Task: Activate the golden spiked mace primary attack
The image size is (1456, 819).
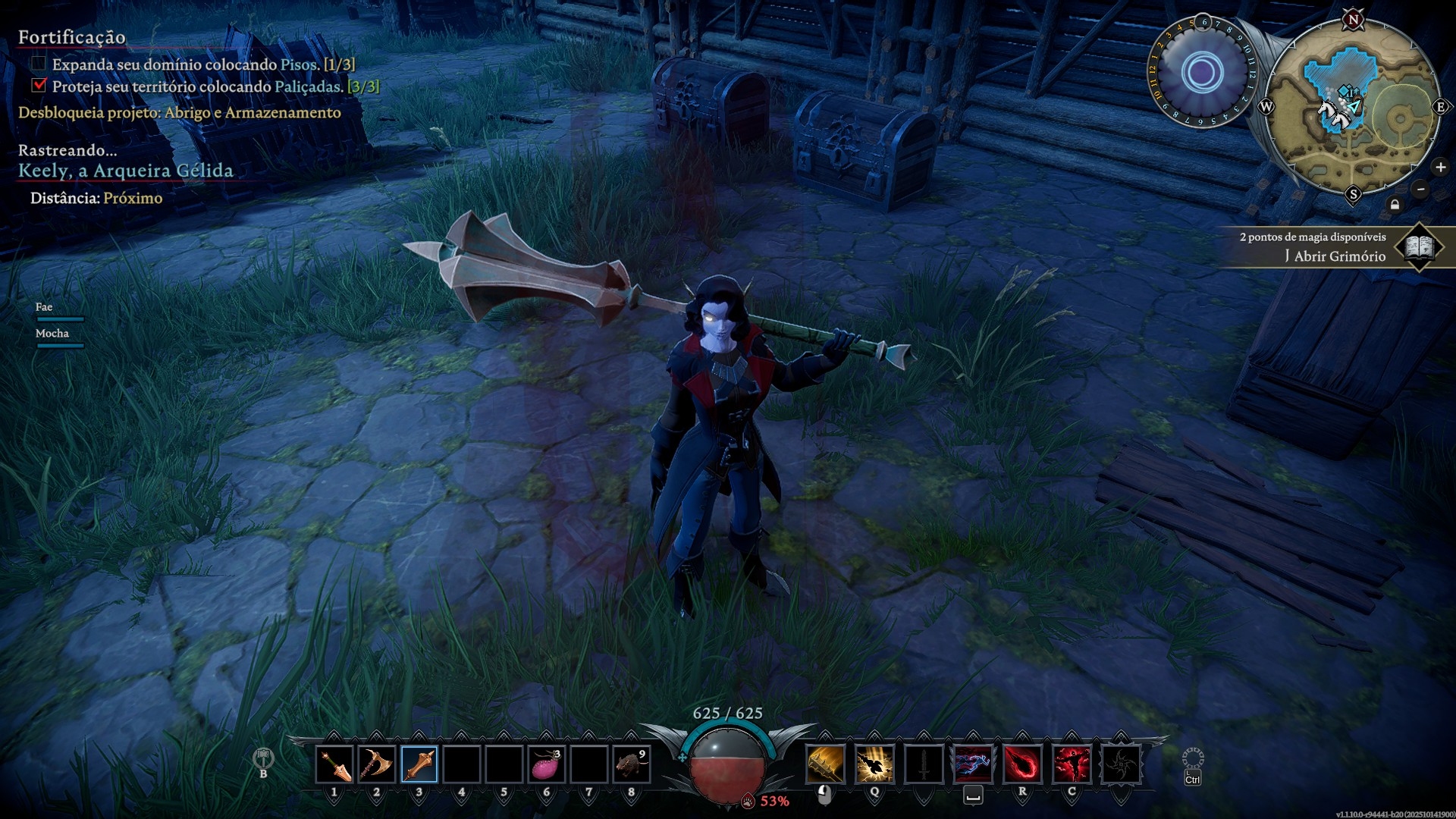Action: 825,764
